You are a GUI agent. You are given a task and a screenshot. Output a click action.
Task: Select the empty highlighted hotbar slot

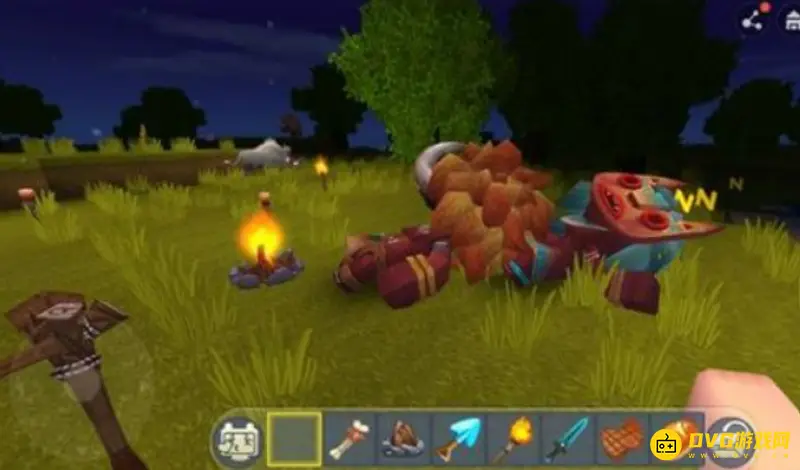(295, 438)
